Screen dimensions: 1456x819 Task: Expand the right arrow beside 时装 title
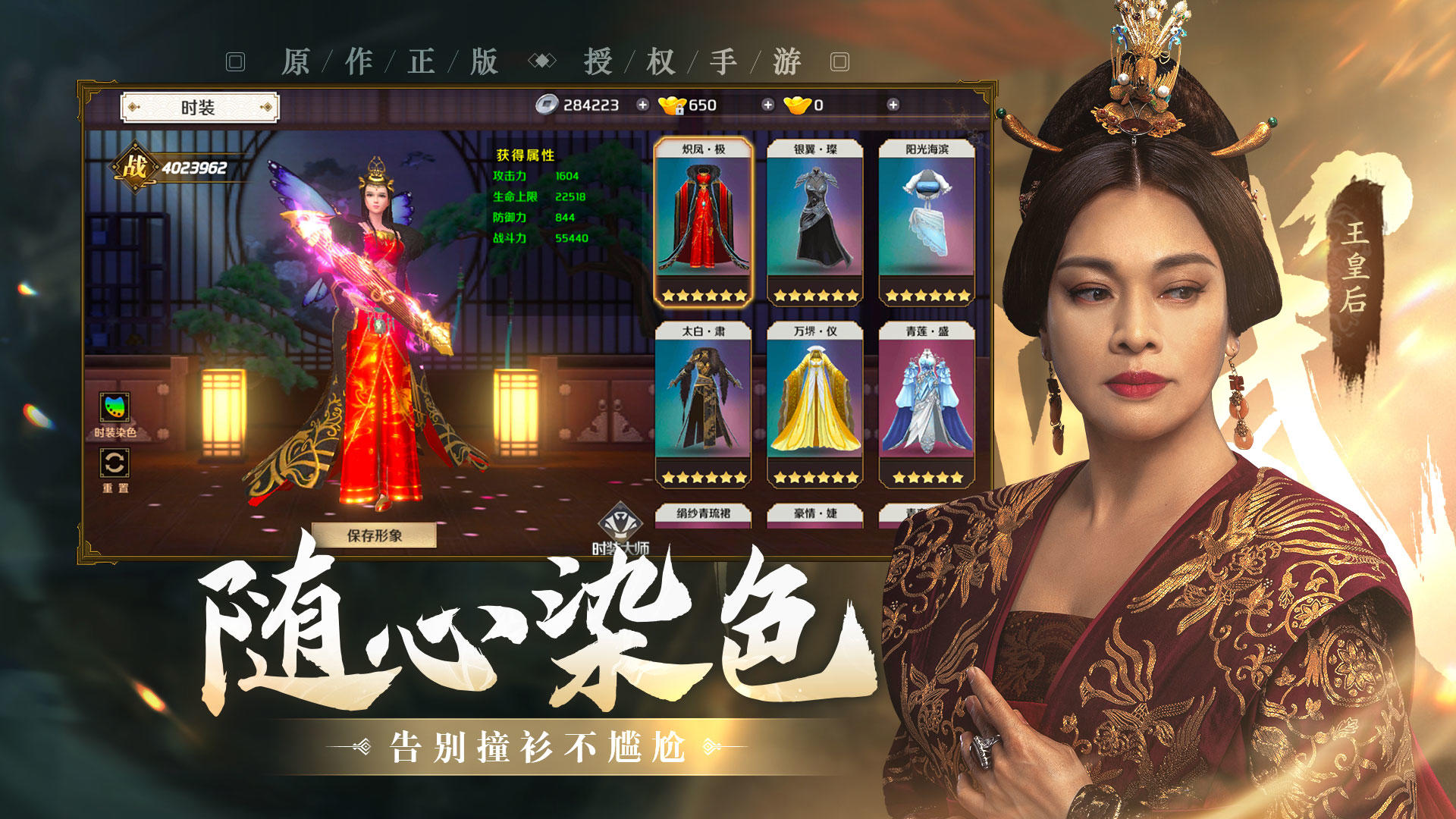tap(268, 107)
